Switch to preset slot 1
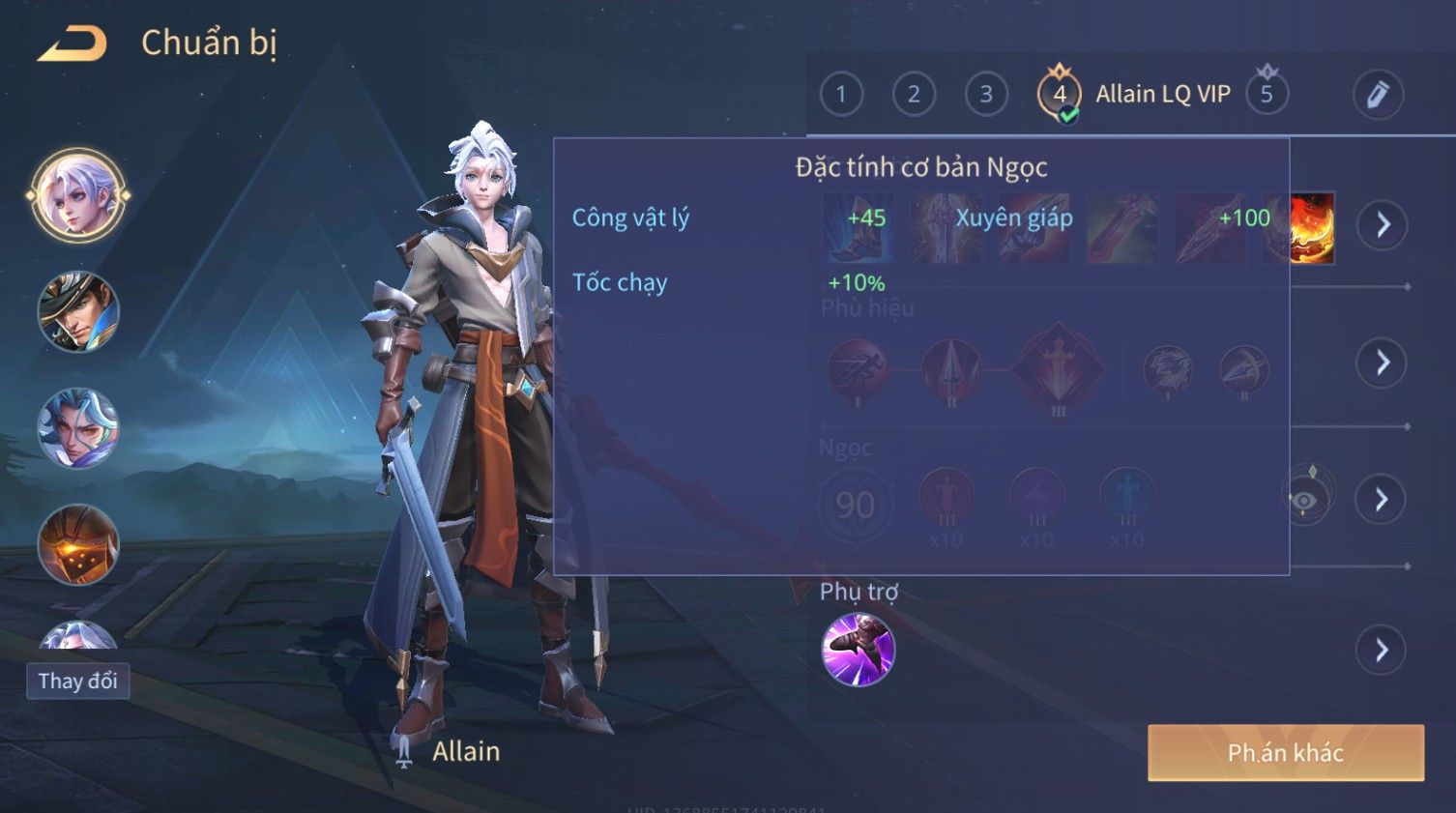The image size is (1456, 813). click(x=841, y=95)
